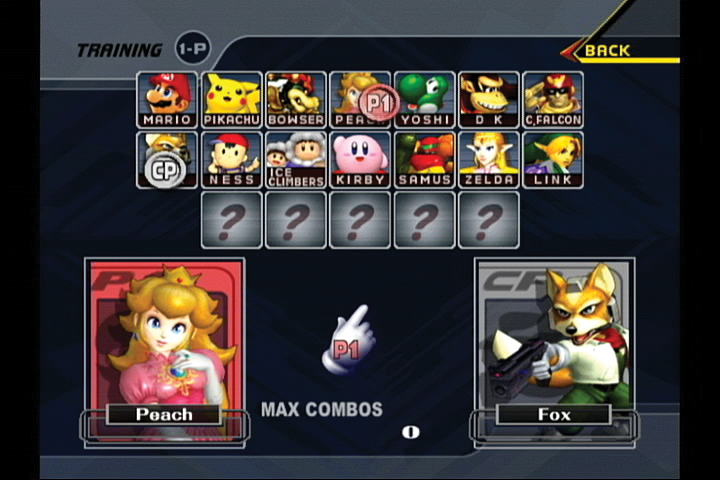Select Mario from the character roster
This screenshot has height=480, width=720.
(x=167, y=99)
